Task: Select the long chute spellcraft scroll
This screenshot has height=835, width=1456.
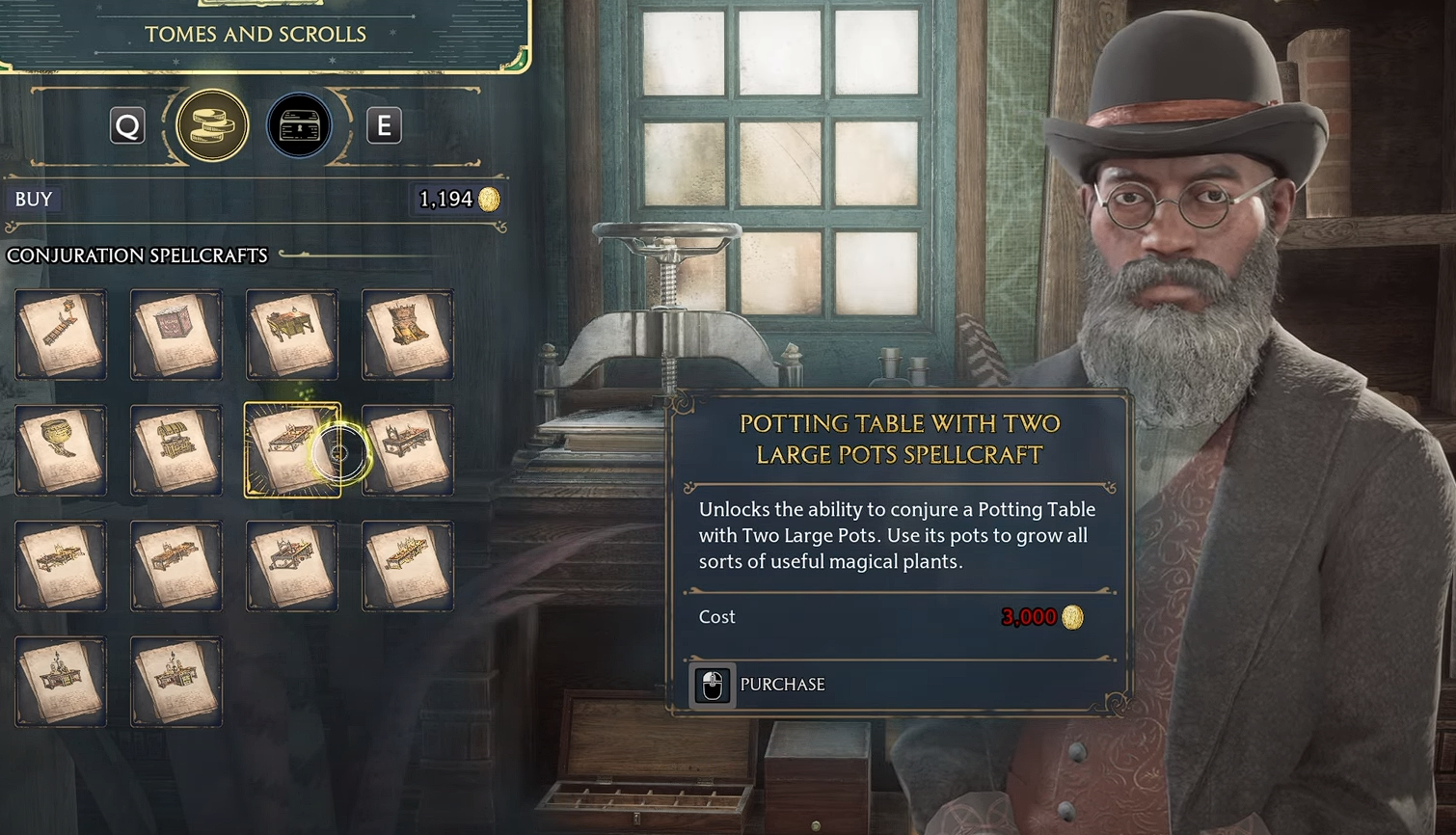Action: (x=60, y=334)
